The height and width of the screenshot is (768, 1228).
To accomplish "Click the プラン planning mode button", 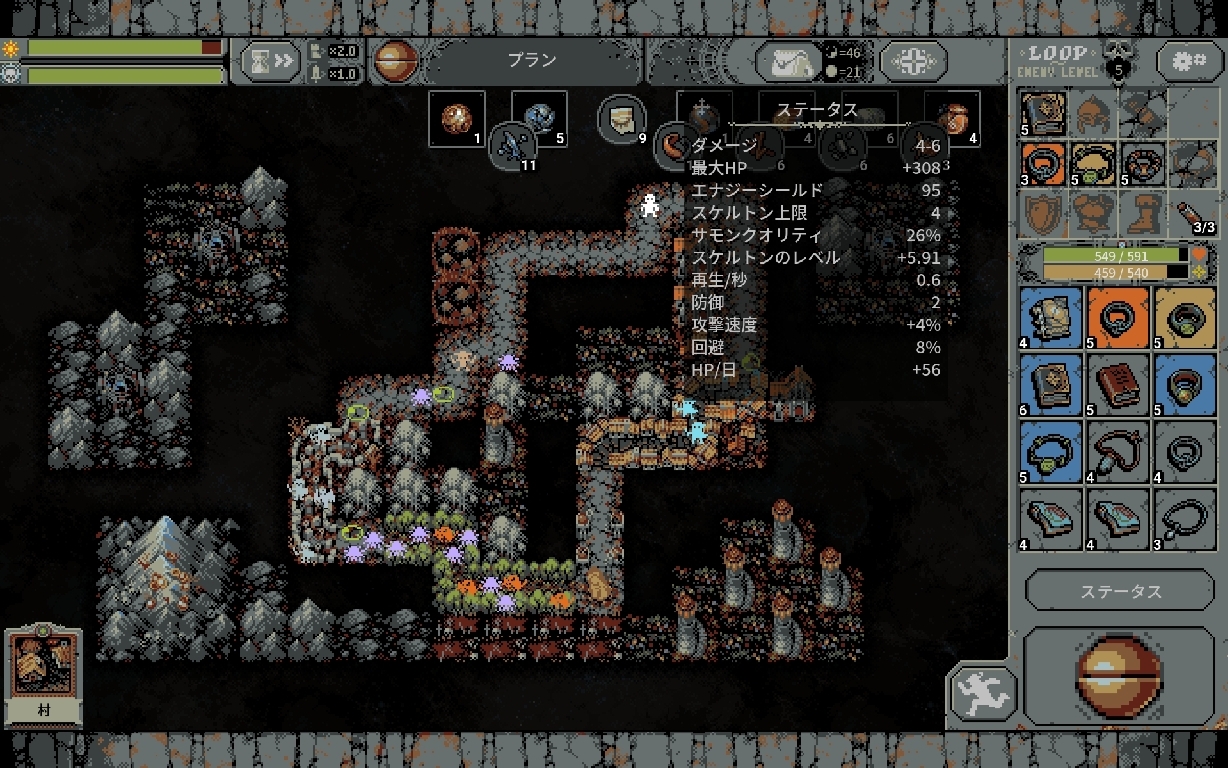I will (532, 61).
